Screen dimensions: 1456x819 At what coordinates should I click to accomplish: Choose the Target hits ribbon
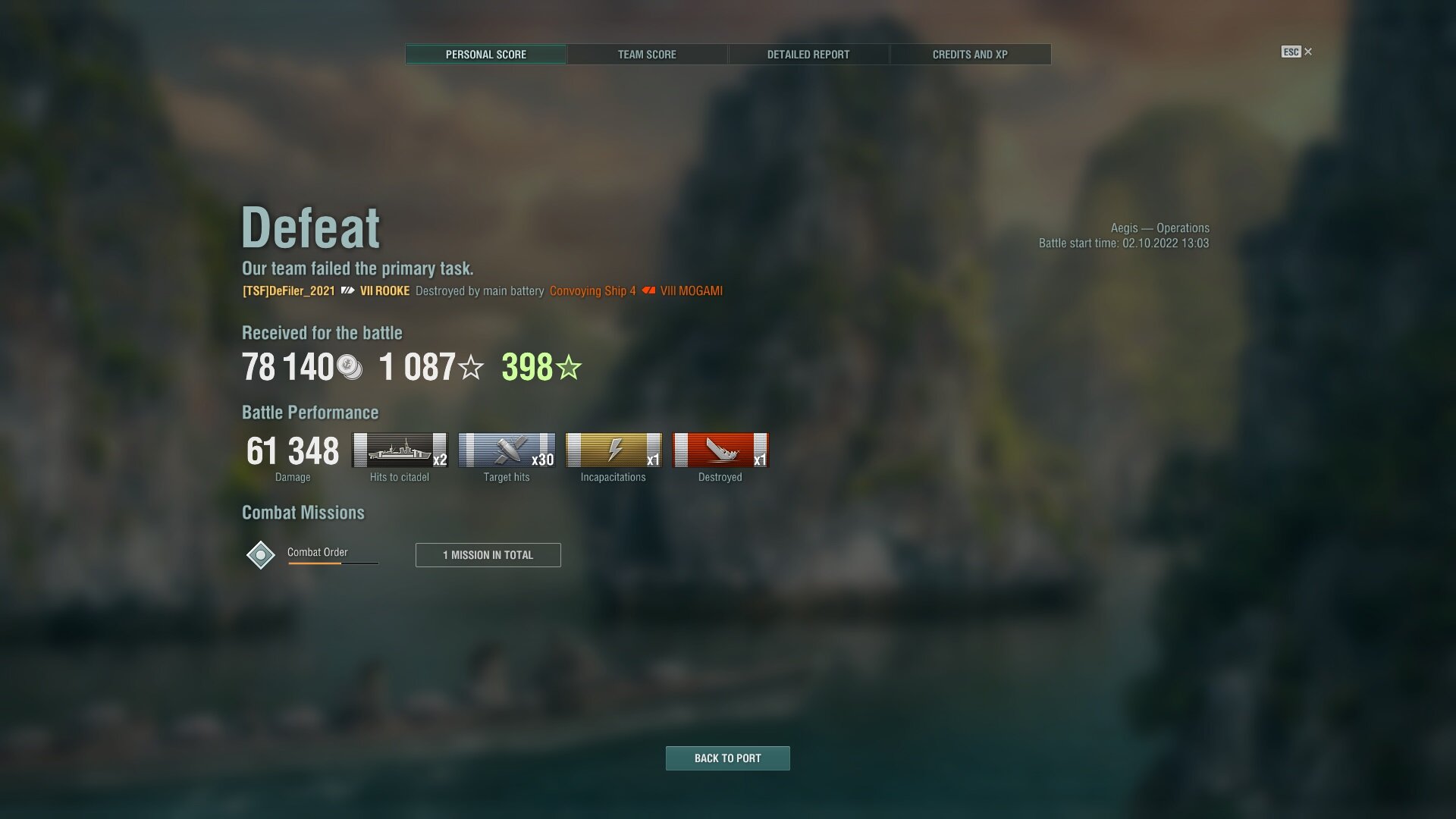point(507,450)
